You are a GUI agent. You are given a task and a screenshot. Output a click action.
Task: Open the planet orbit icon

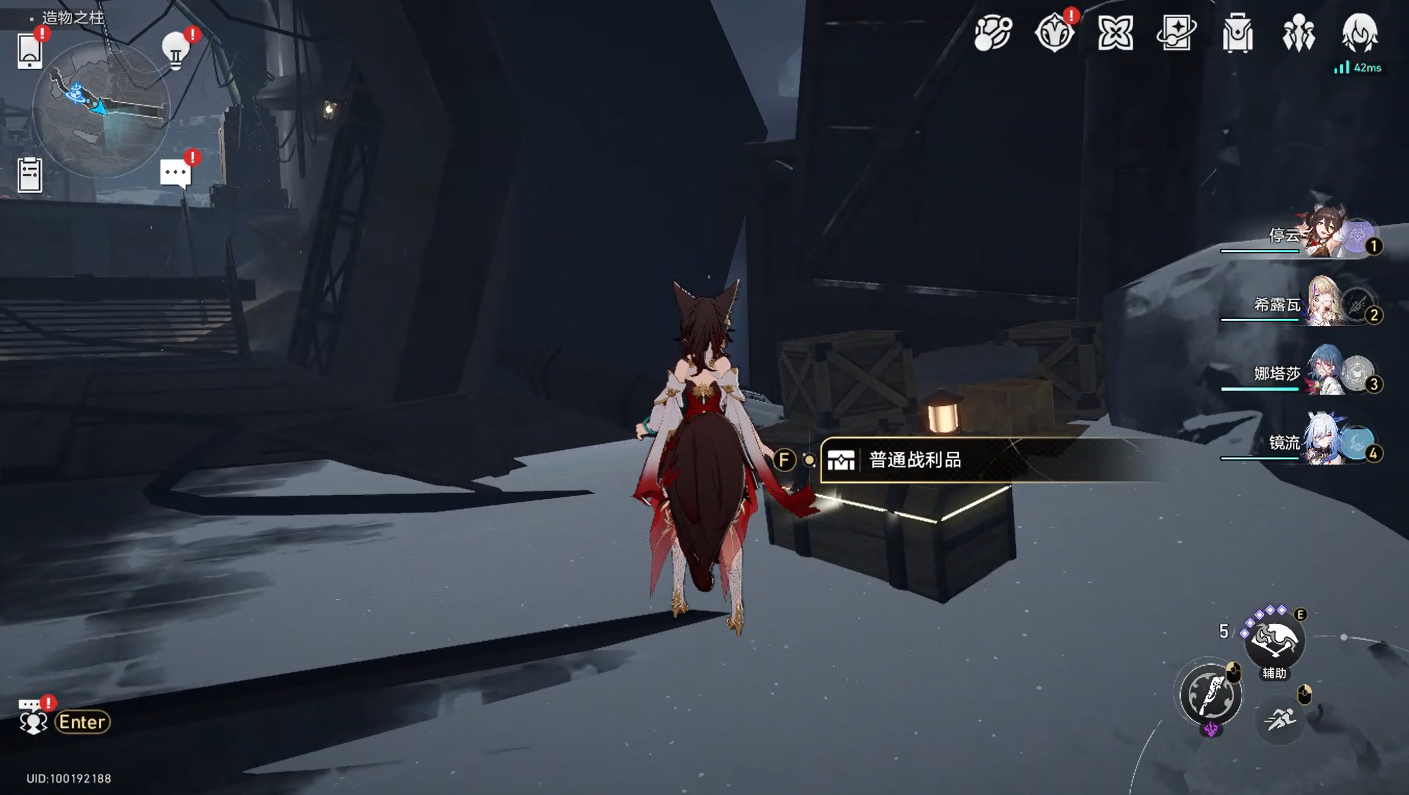(x=993, y=34)
